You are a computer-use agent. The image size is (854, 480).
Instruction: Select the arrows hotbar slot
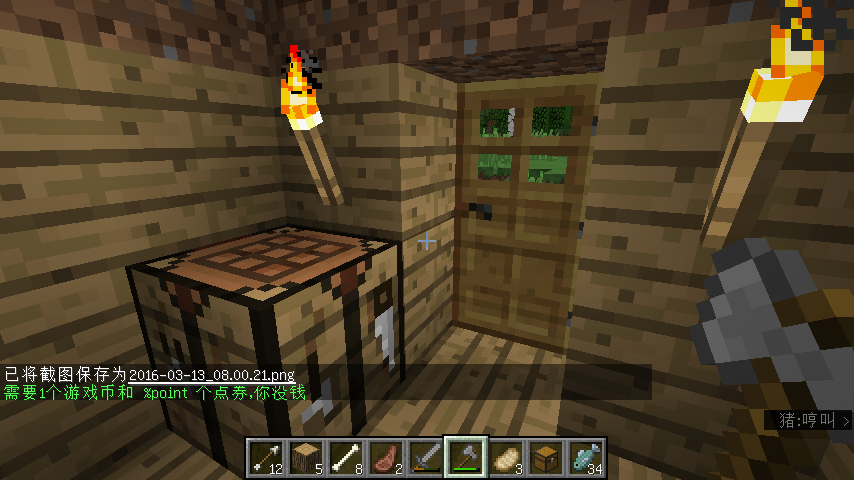click(x=266, y=457)
